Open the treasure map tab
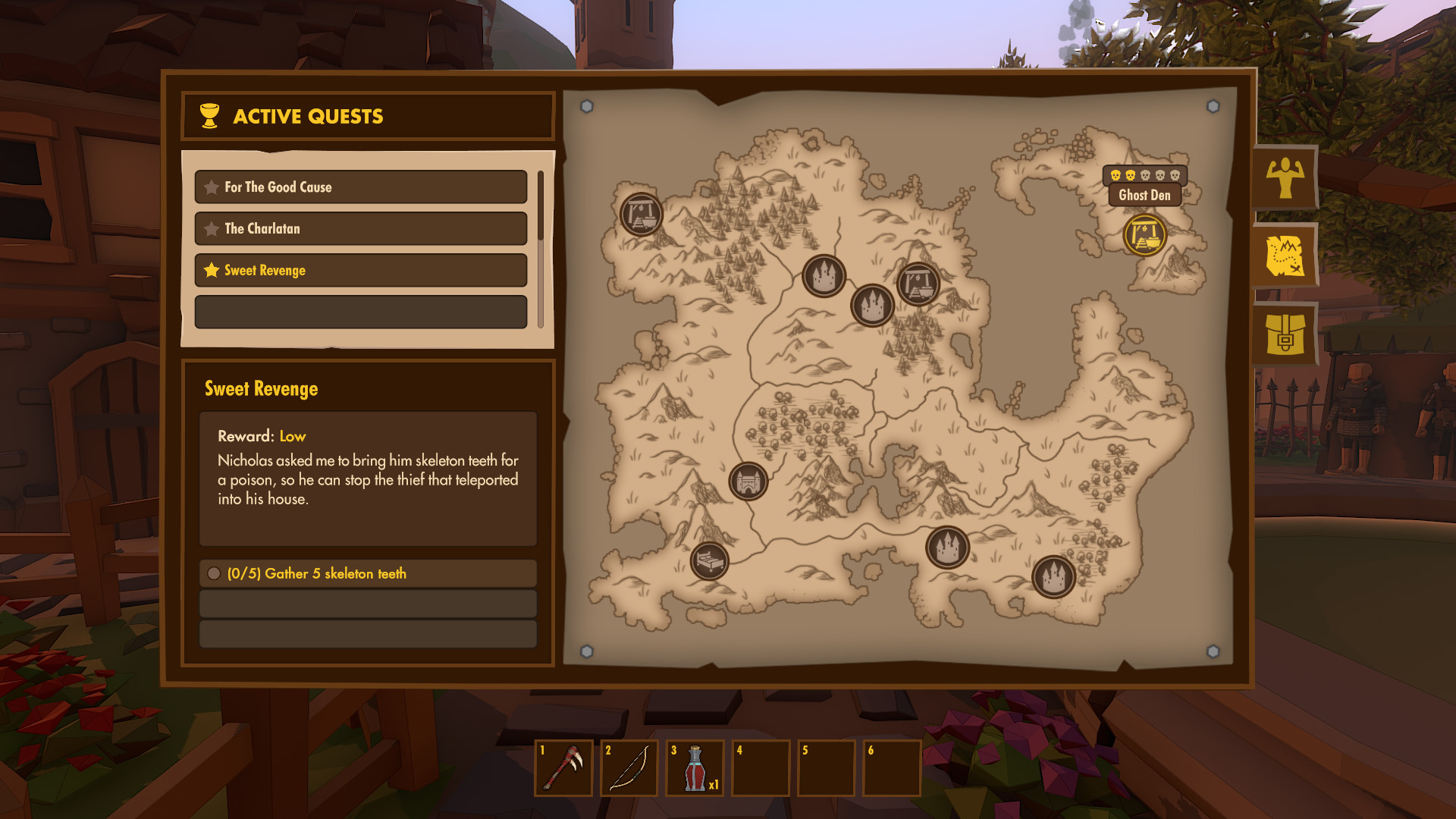The width and height of the screenshot is (1456, 819). [x=1285, y=256]
